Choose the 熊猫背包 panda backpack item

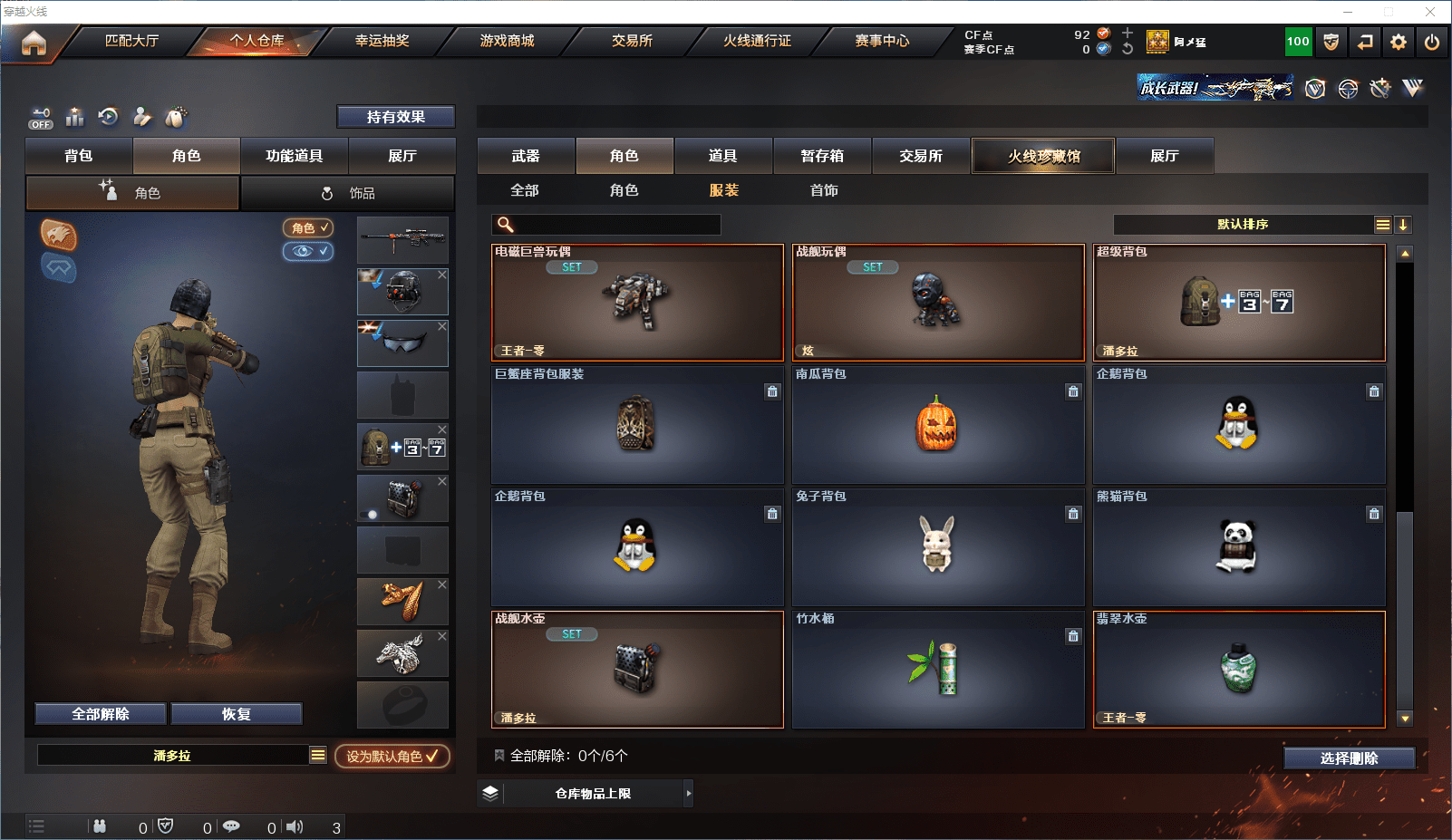pyautogui.click(x=1238, y=546)
